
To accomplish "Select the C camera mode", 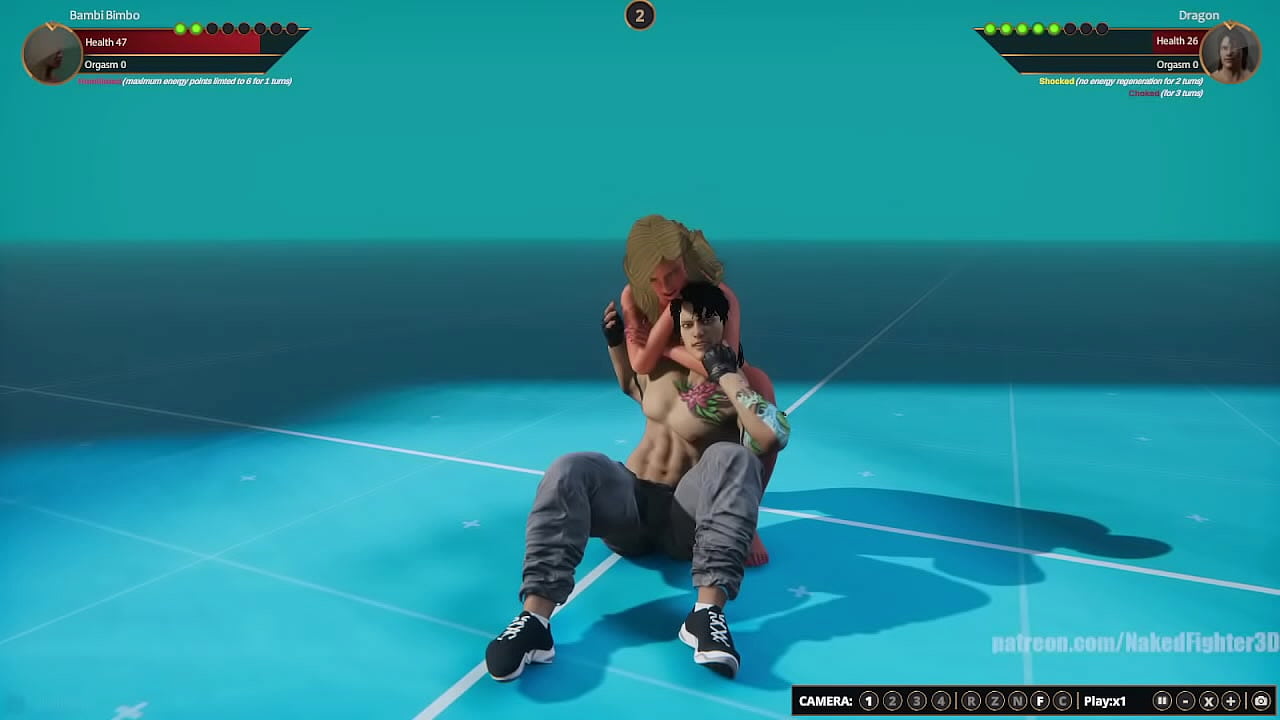I will pyautogui.click(x=1062, y=700).
